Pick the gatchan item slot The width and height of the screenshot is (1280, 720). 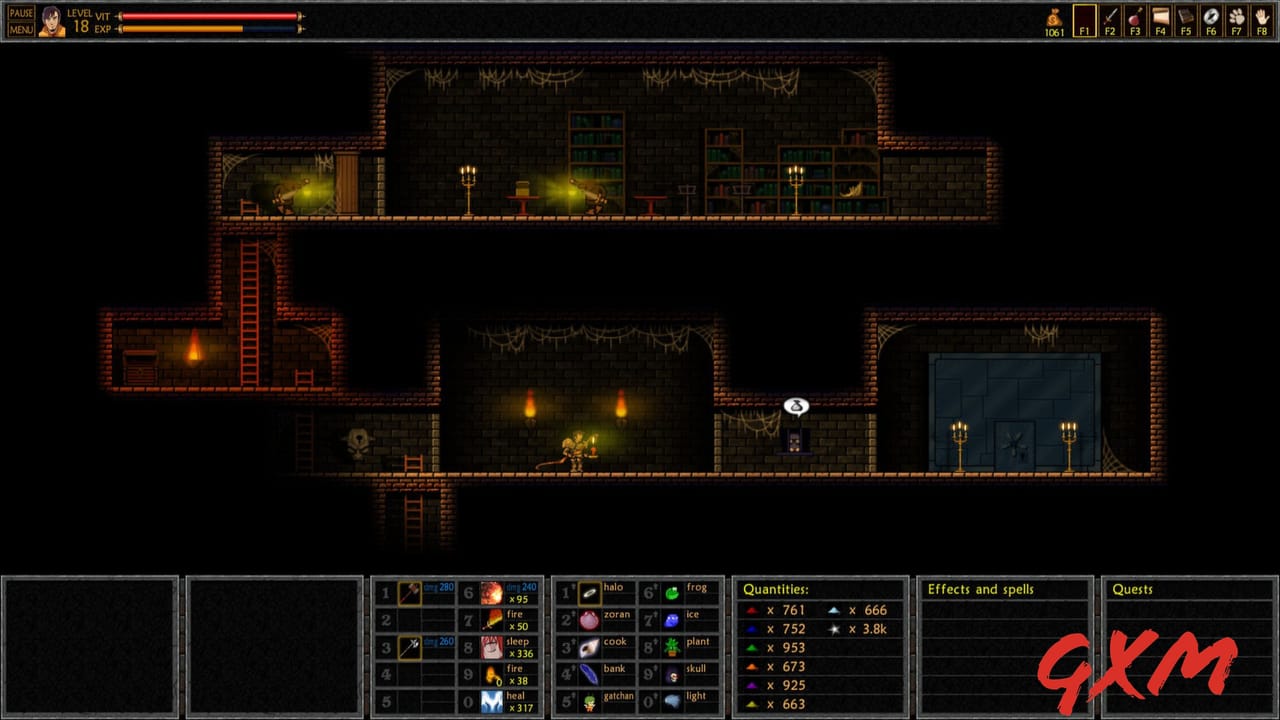click(590, 702)
